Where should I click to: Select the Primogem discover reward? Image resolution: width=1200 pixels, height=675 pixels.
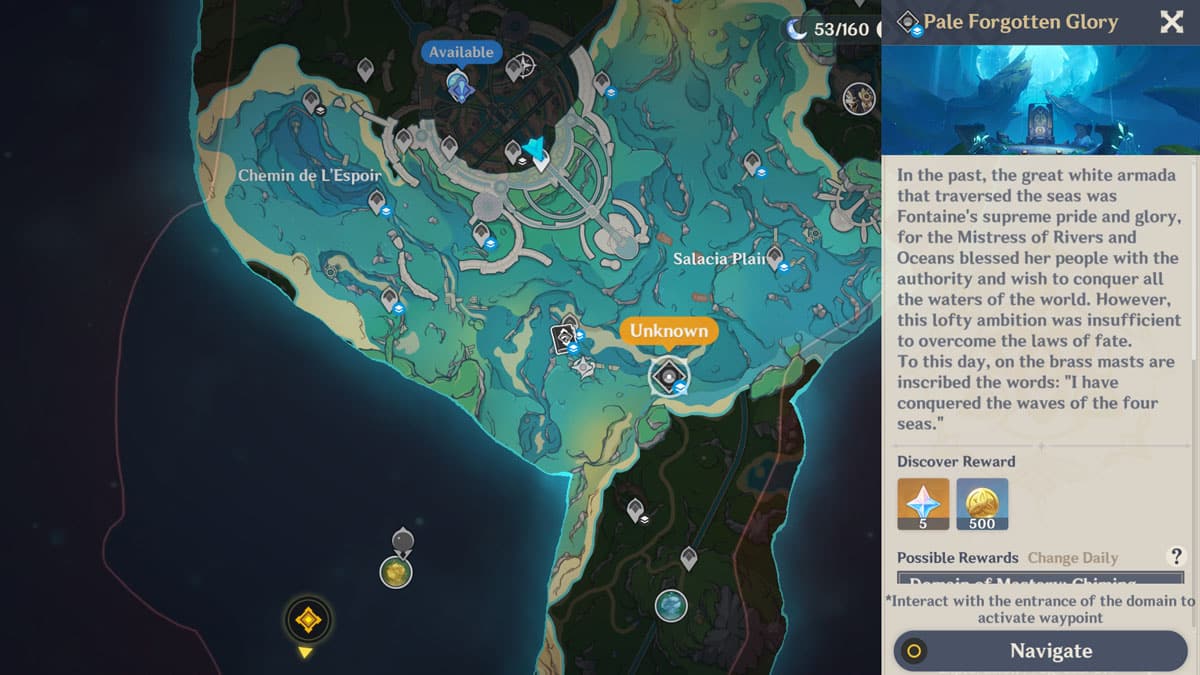923,503
